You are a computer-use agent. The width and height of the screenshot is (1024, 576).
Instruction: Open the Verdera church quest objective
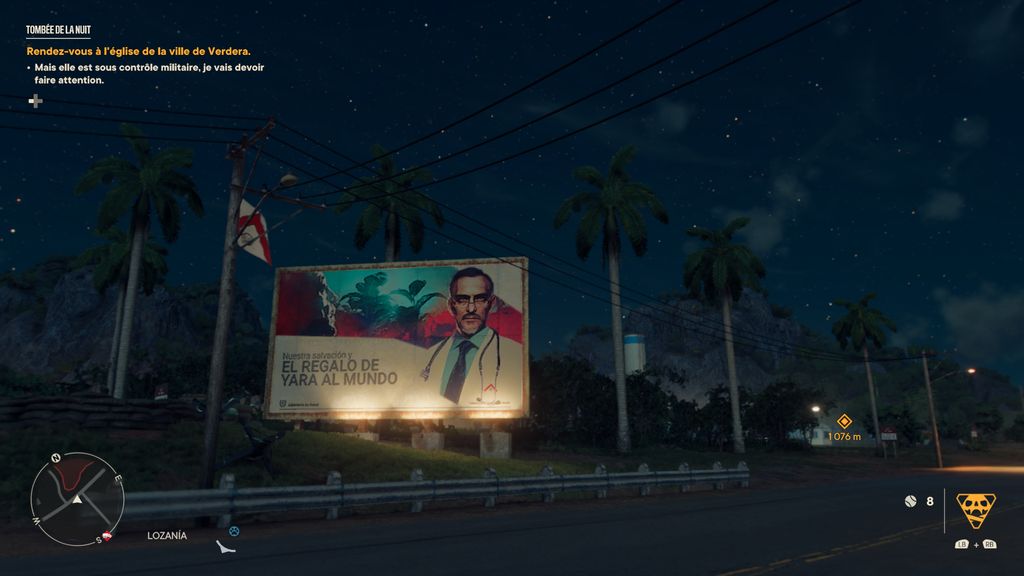tap(138, 51)
